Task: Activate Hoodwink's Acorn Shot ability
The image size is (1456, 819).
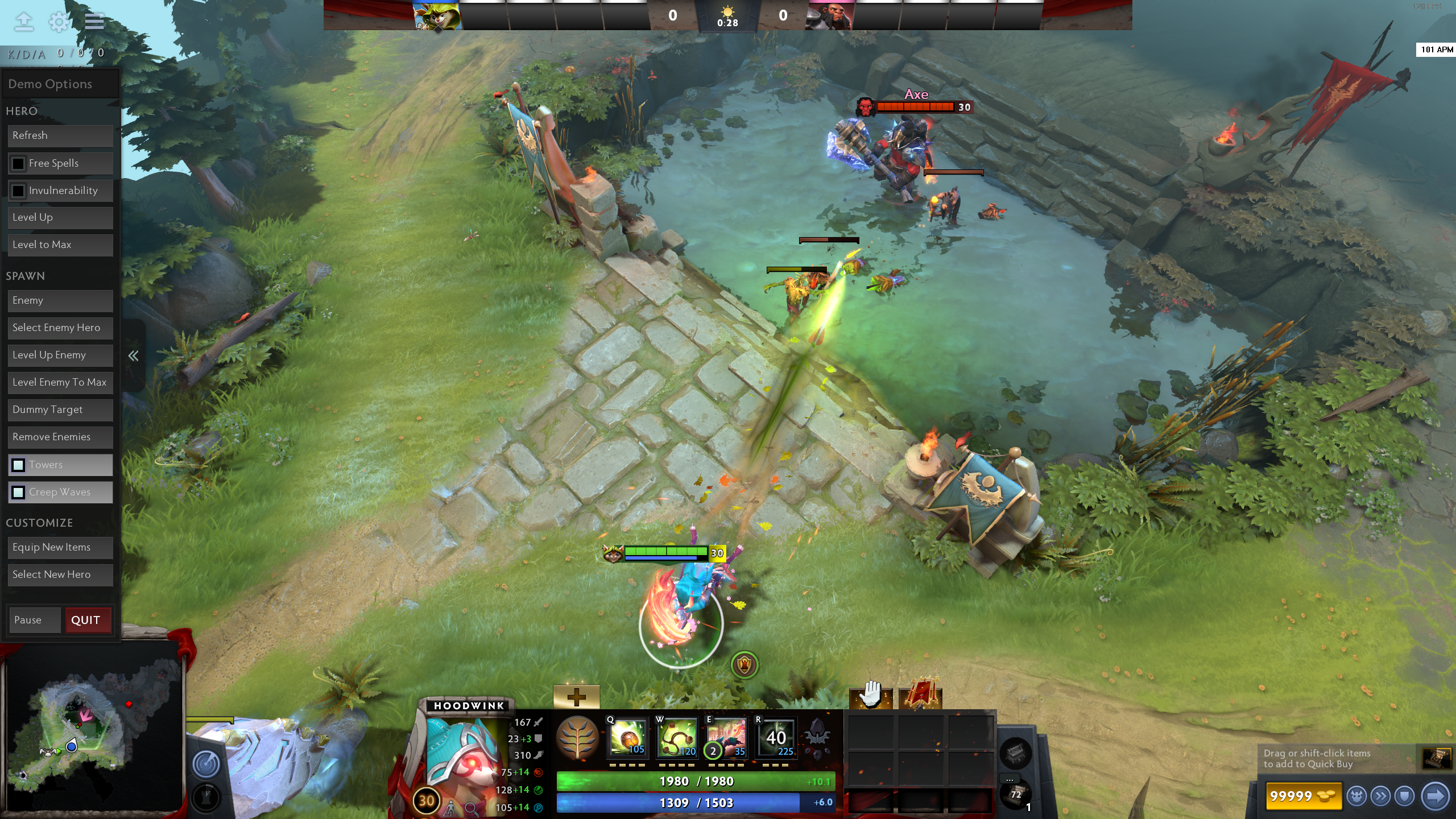Action: coord(627,738)
